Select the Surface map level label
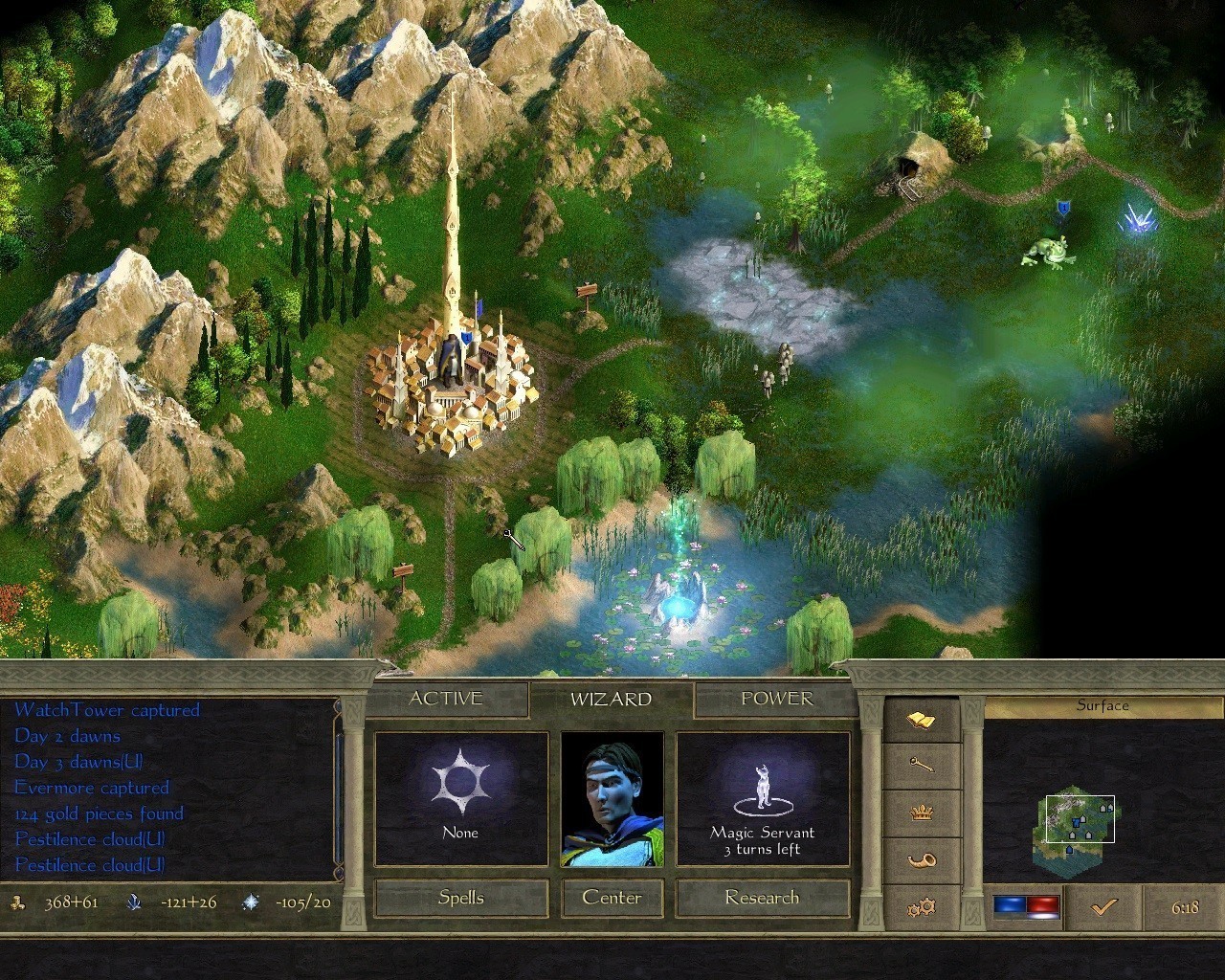The height and width of the screenshot is (980, 1225). [x=1102, y=706]
